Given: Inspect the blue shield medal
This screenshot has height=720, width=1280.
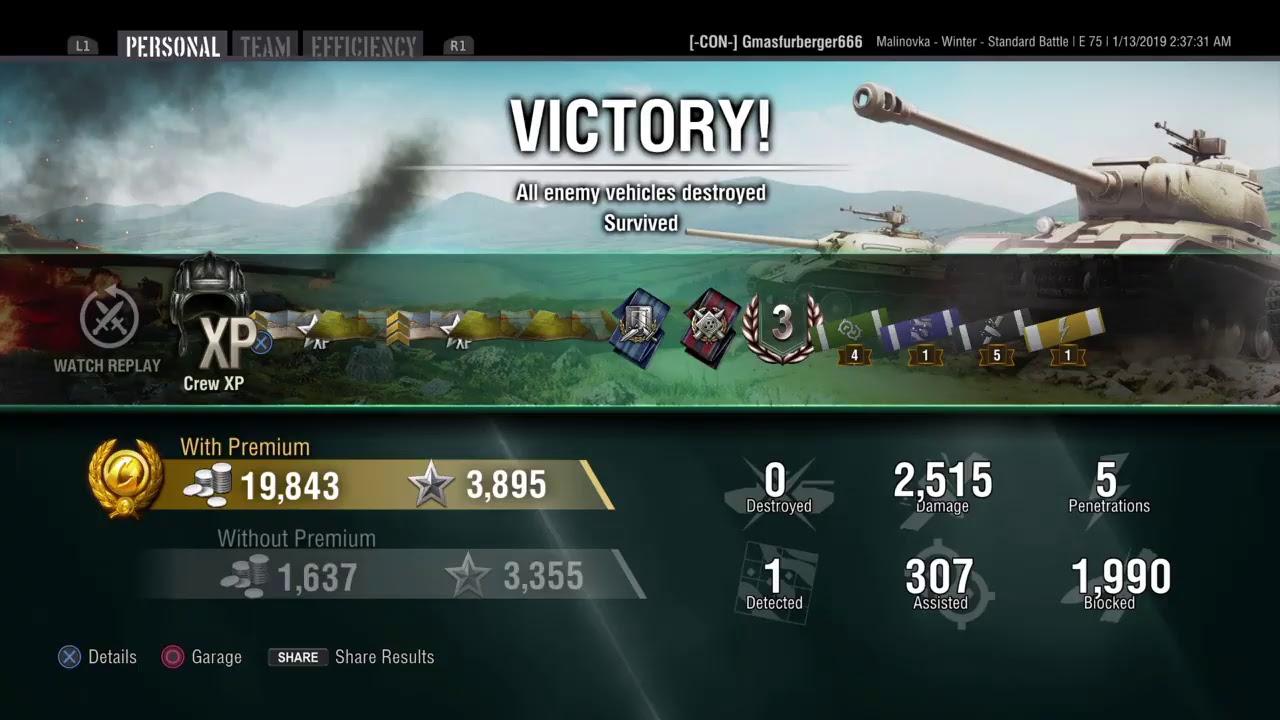Looking at the screenshot, I should click(x=640, y=327).
